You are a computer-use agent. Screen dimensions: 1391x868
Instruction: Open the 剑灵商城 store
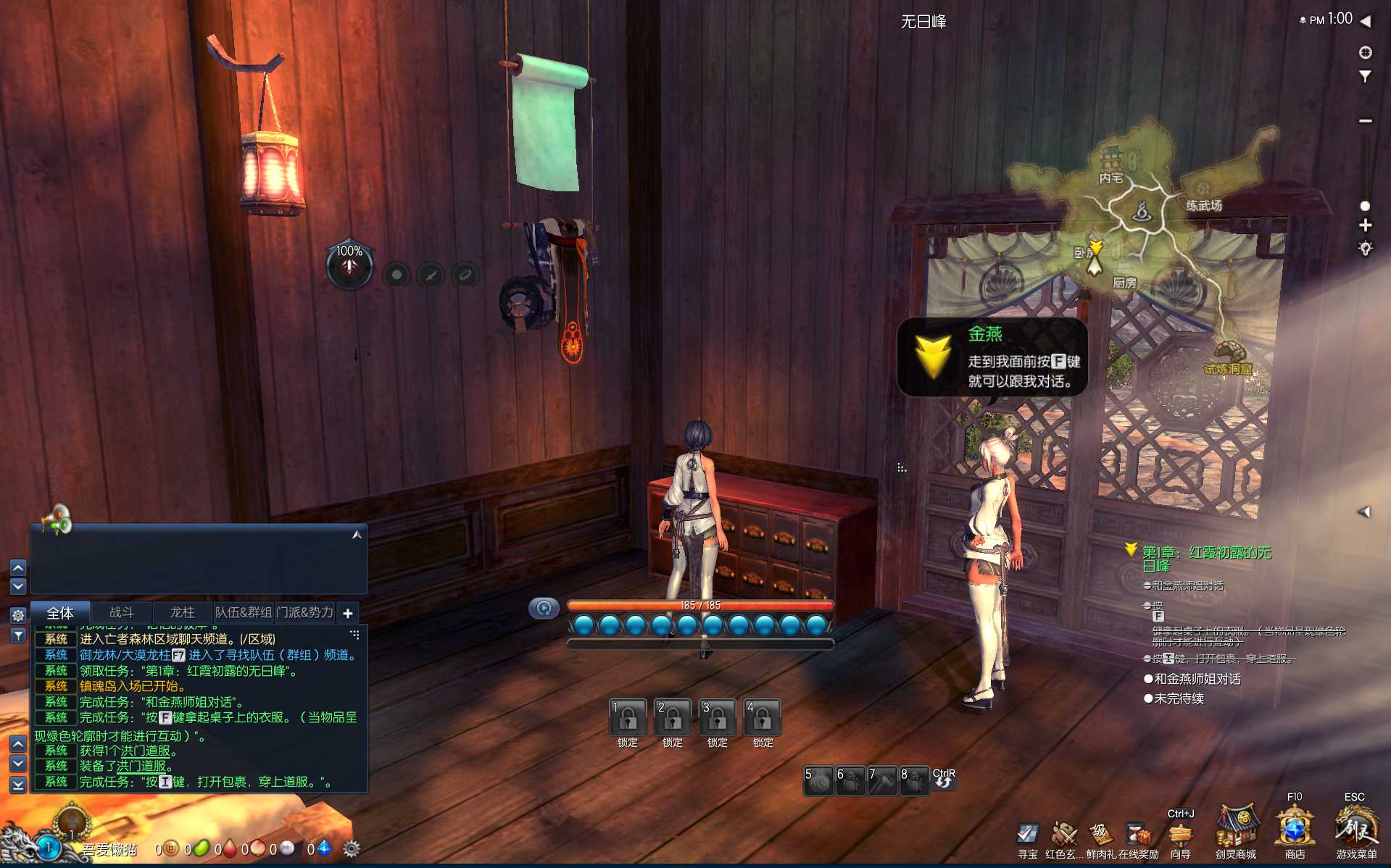point(1236,830)
